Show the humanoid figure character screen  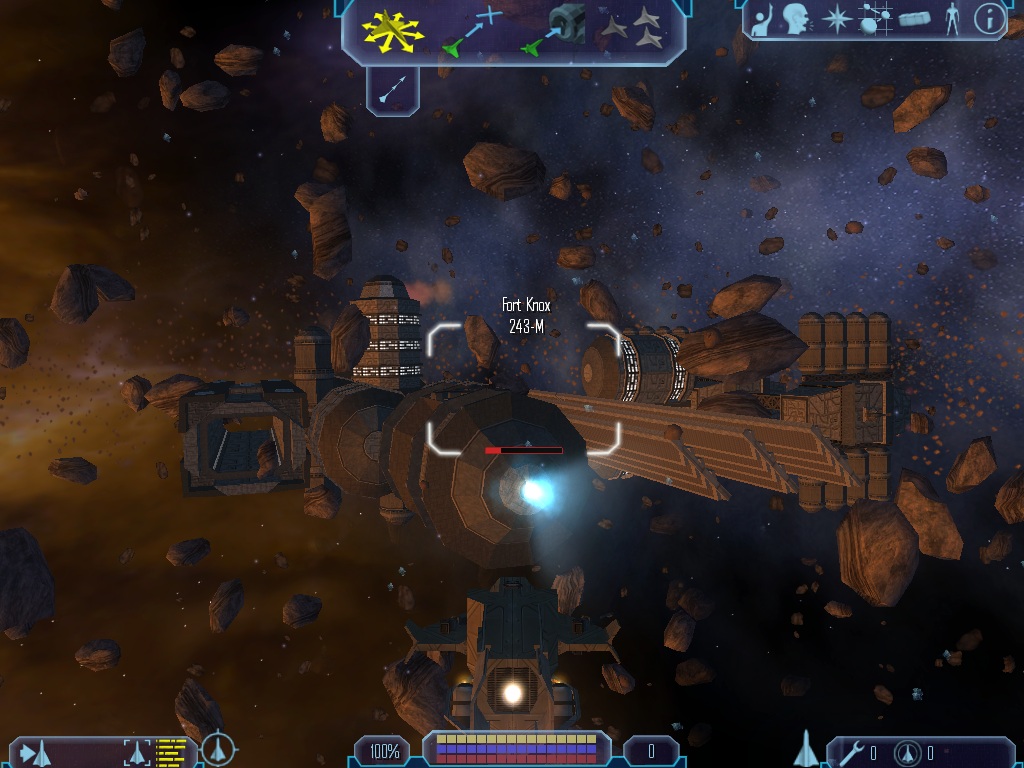coord(952,20)
